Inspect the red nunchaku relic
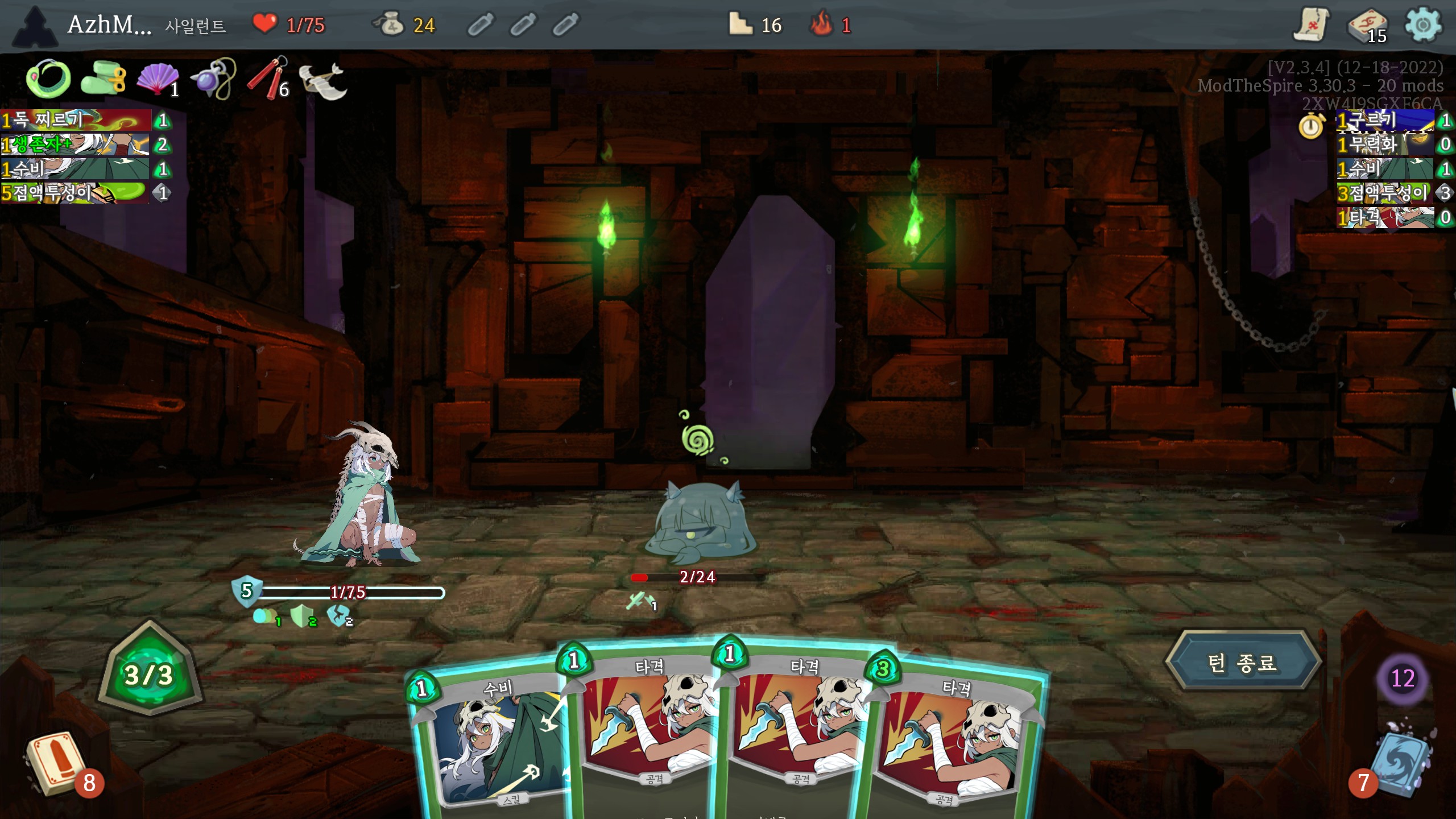The height and width of the screenshot is (819, 1456). pos(267,80)
